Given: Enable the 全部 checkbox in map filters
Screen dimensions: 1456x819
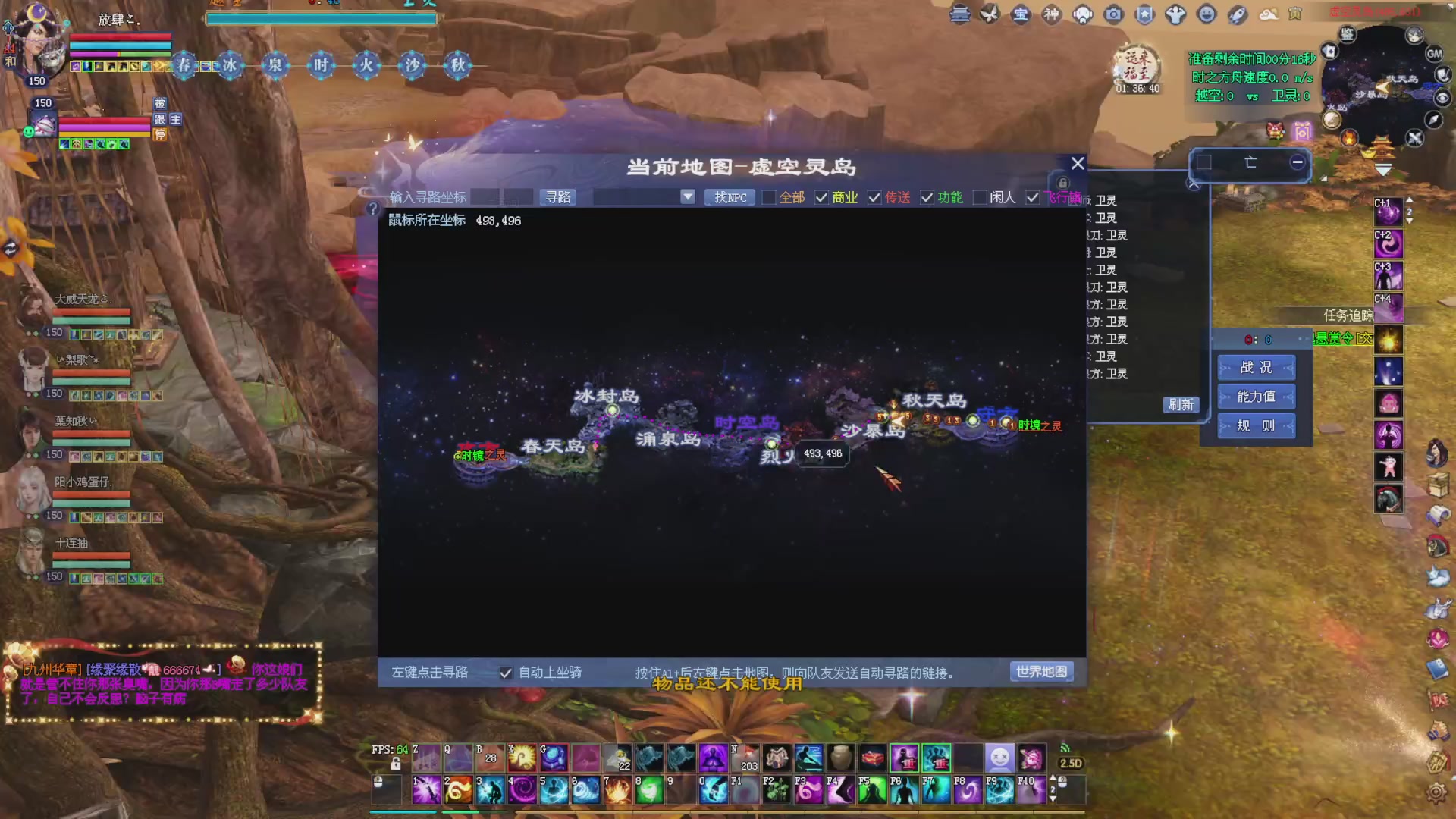Looking at the screenshot, I should click(x=767, y=197).
